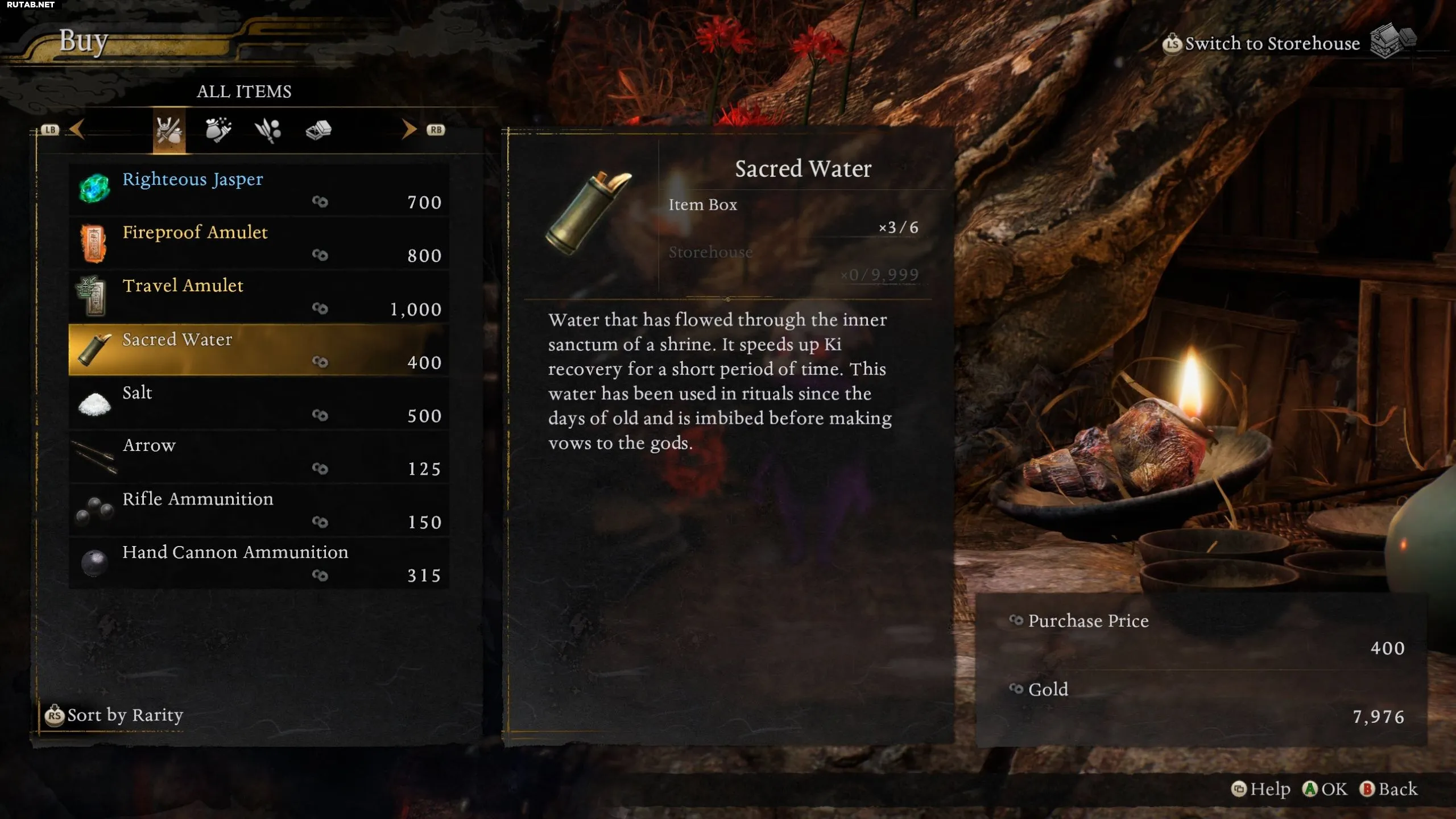Buy the highlighted Sacred Water item

[x=258, y=350]
